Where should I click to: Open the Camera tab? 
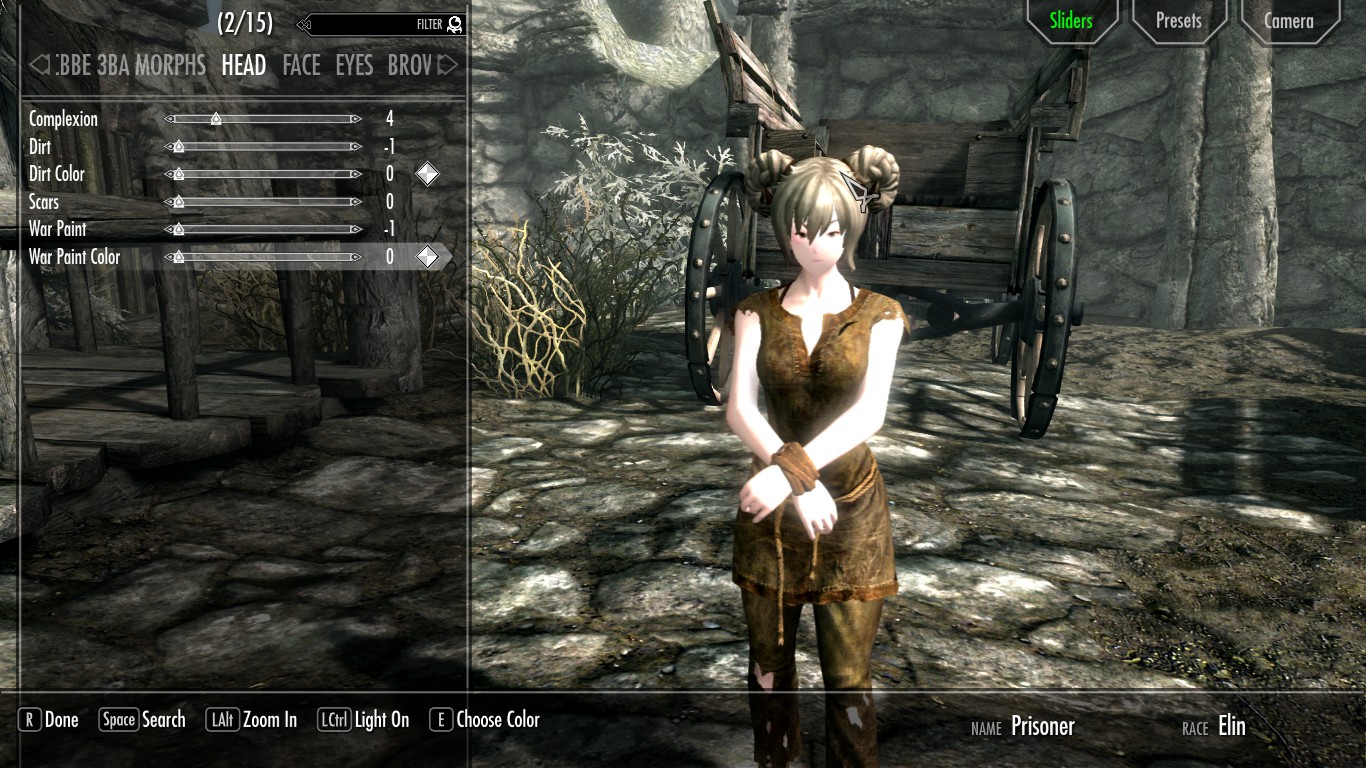pyautogui.click(x=1289, y=20)
